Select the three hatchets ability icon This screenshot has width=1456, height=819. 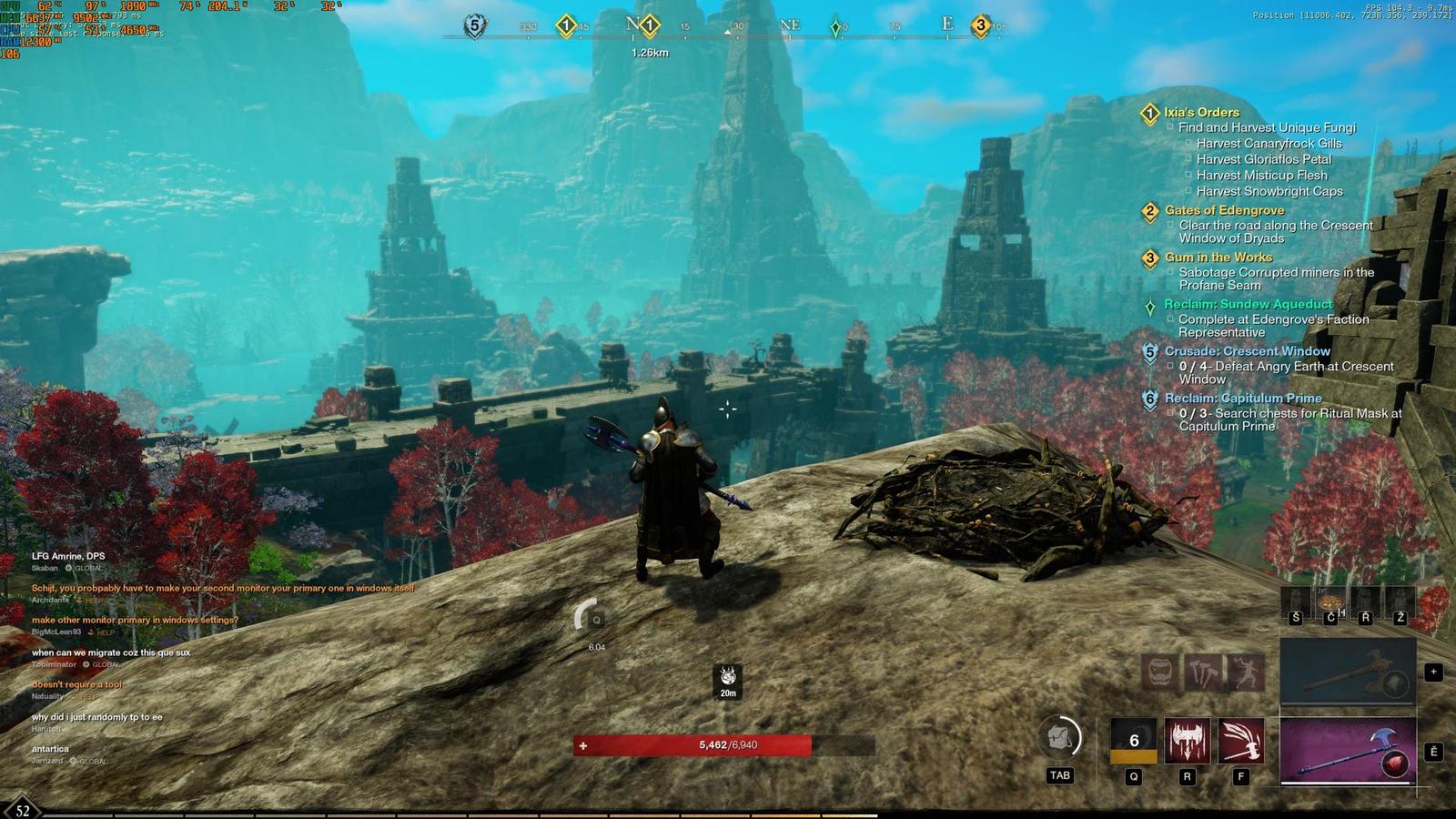[x=1203, y=672]
